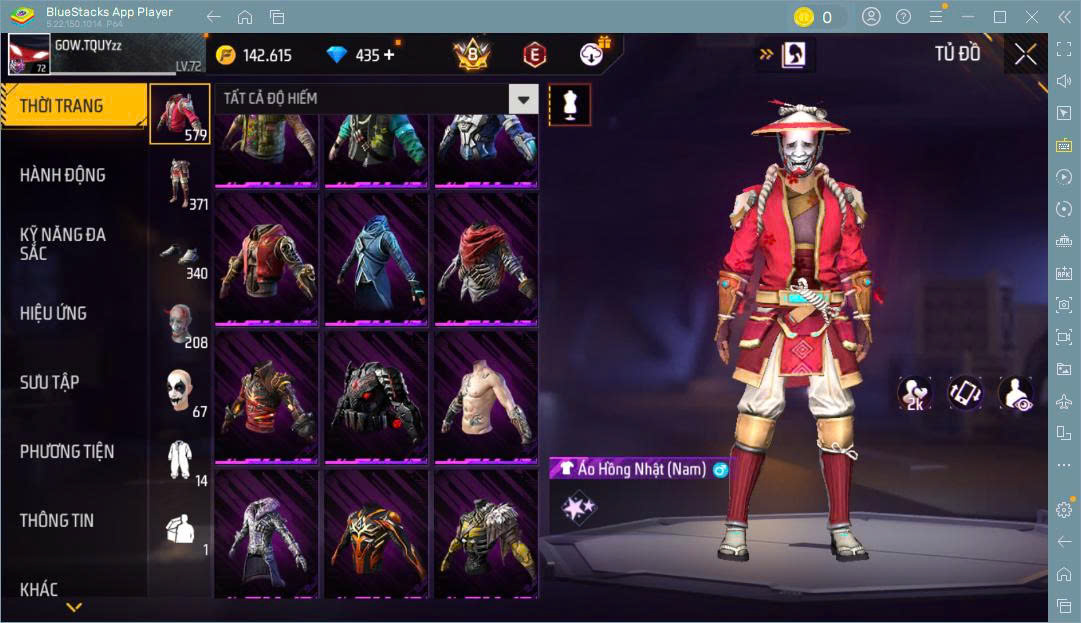This screenshot has width=1081, height=623.
Task: Maximize the BlueStacks window
Action: pos(999,16)
